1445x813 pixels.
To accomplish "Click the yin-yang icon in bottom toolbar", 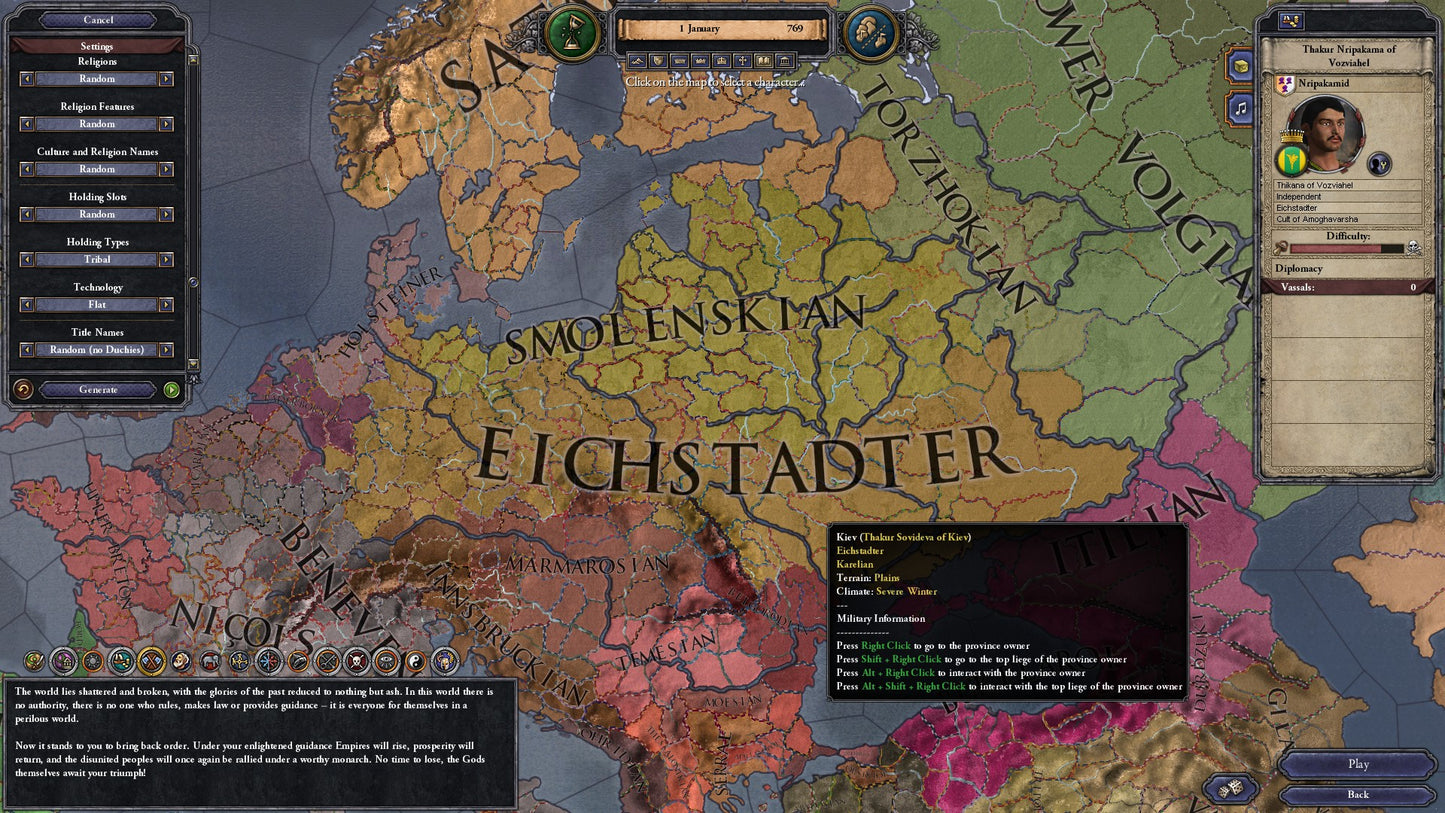I will (416, 661).
